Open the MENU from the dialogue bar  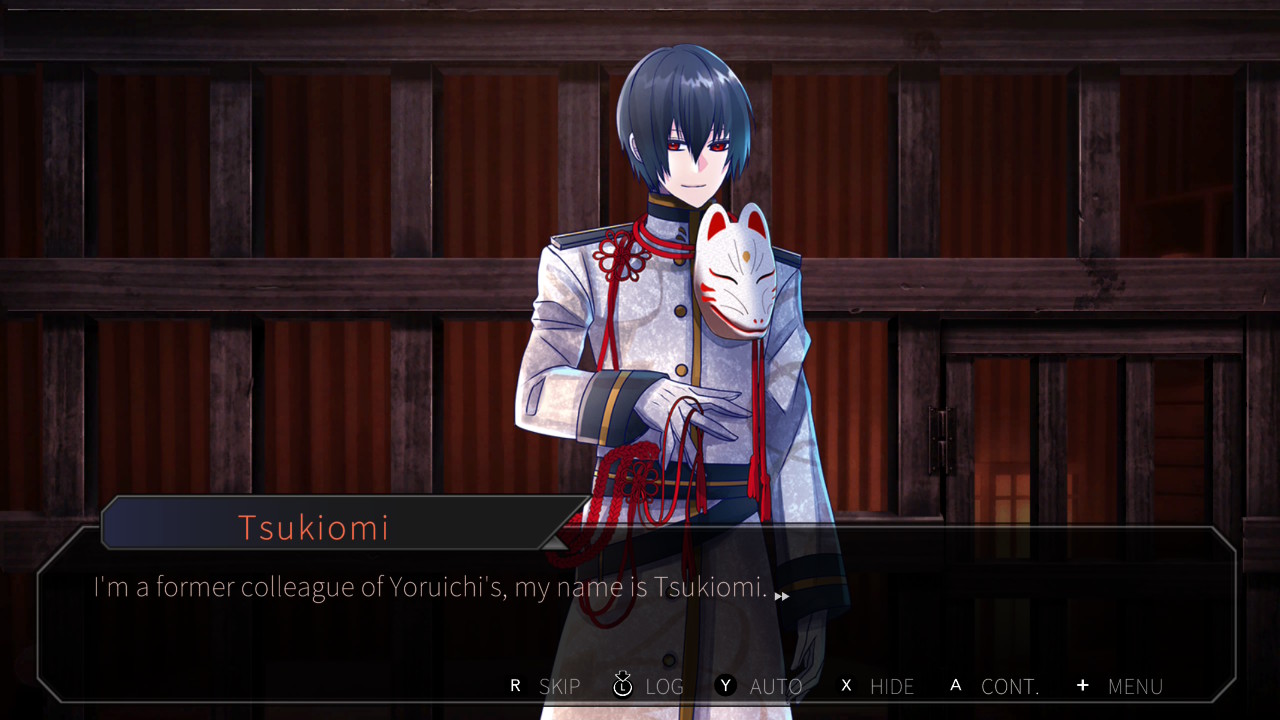1120,686
